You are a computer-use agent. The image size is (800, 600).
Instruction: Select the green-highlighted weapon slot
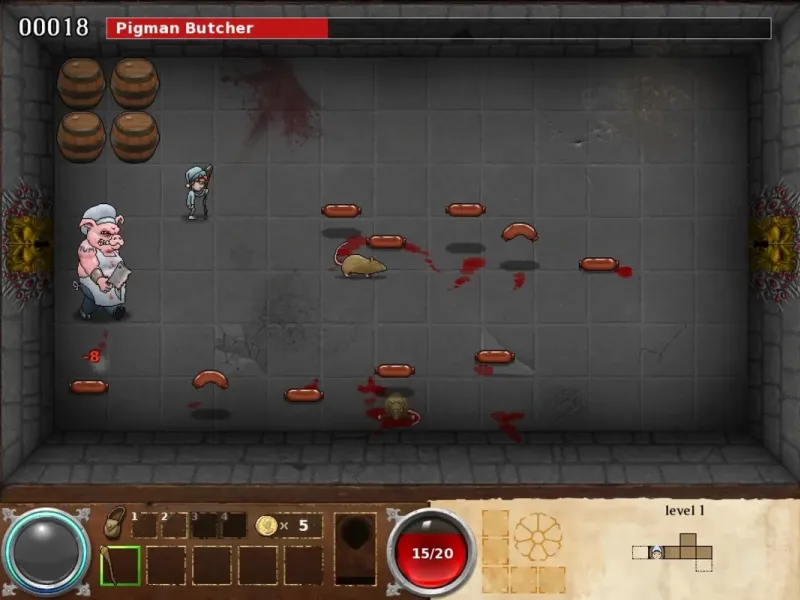[120, 565]
